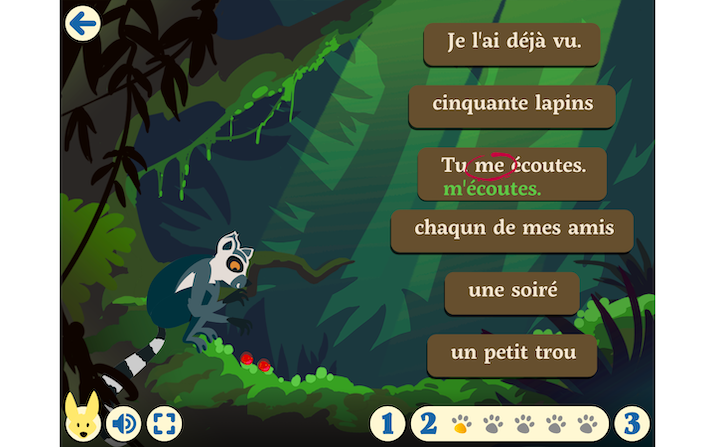Screen dimensions: 715x447
Task: Select the "une soiré" phrase
Action: pos(511,292)
